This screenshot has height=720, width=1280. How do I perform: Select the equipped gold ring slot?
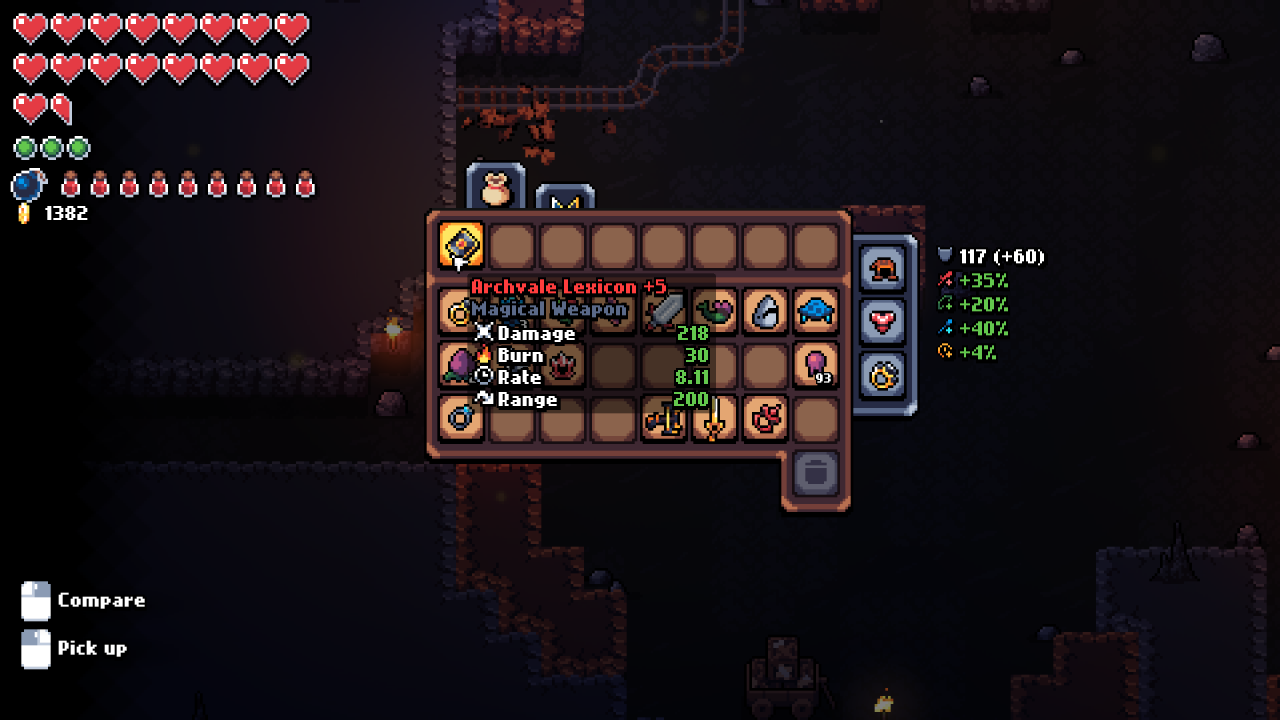884,375
